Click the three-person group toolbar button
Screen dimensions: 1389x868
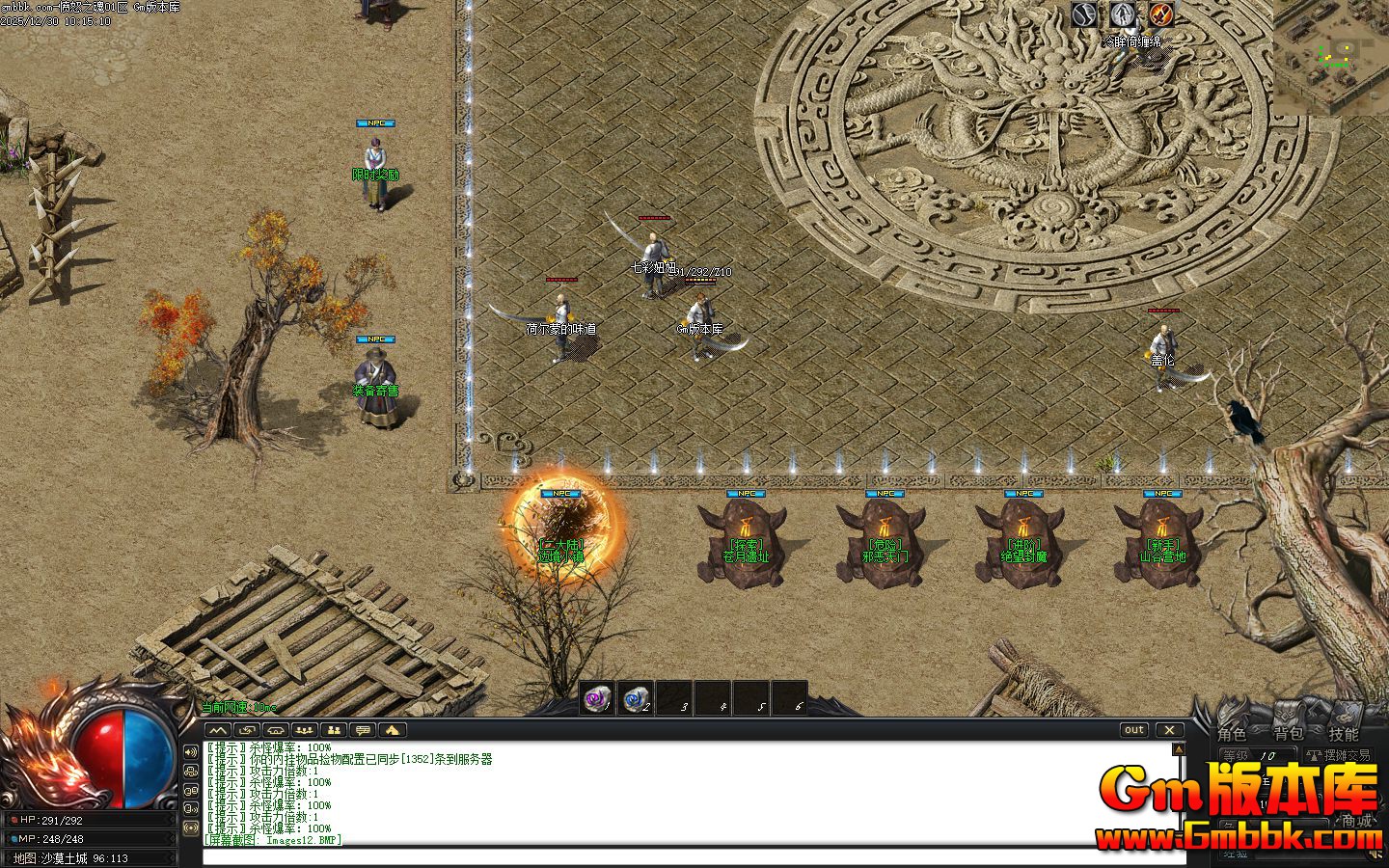coord(305,730)
